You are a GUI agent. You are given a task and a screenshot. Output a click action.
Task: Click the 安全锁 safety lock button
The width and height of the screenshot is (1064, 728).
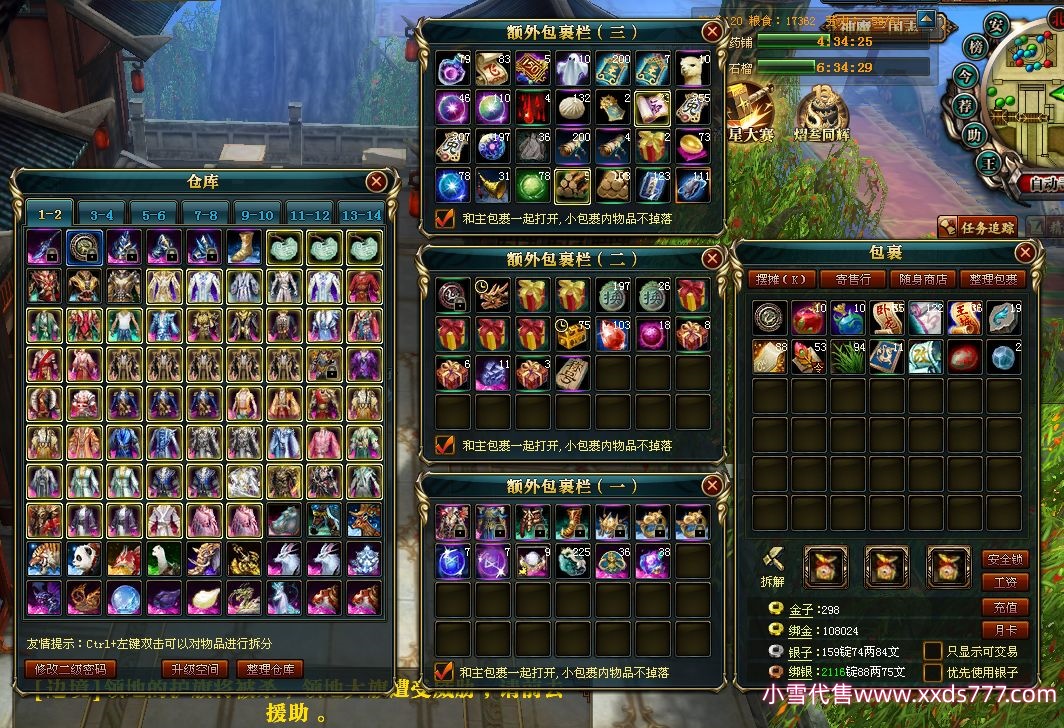pyautogui.click(x=1004, y=559)
